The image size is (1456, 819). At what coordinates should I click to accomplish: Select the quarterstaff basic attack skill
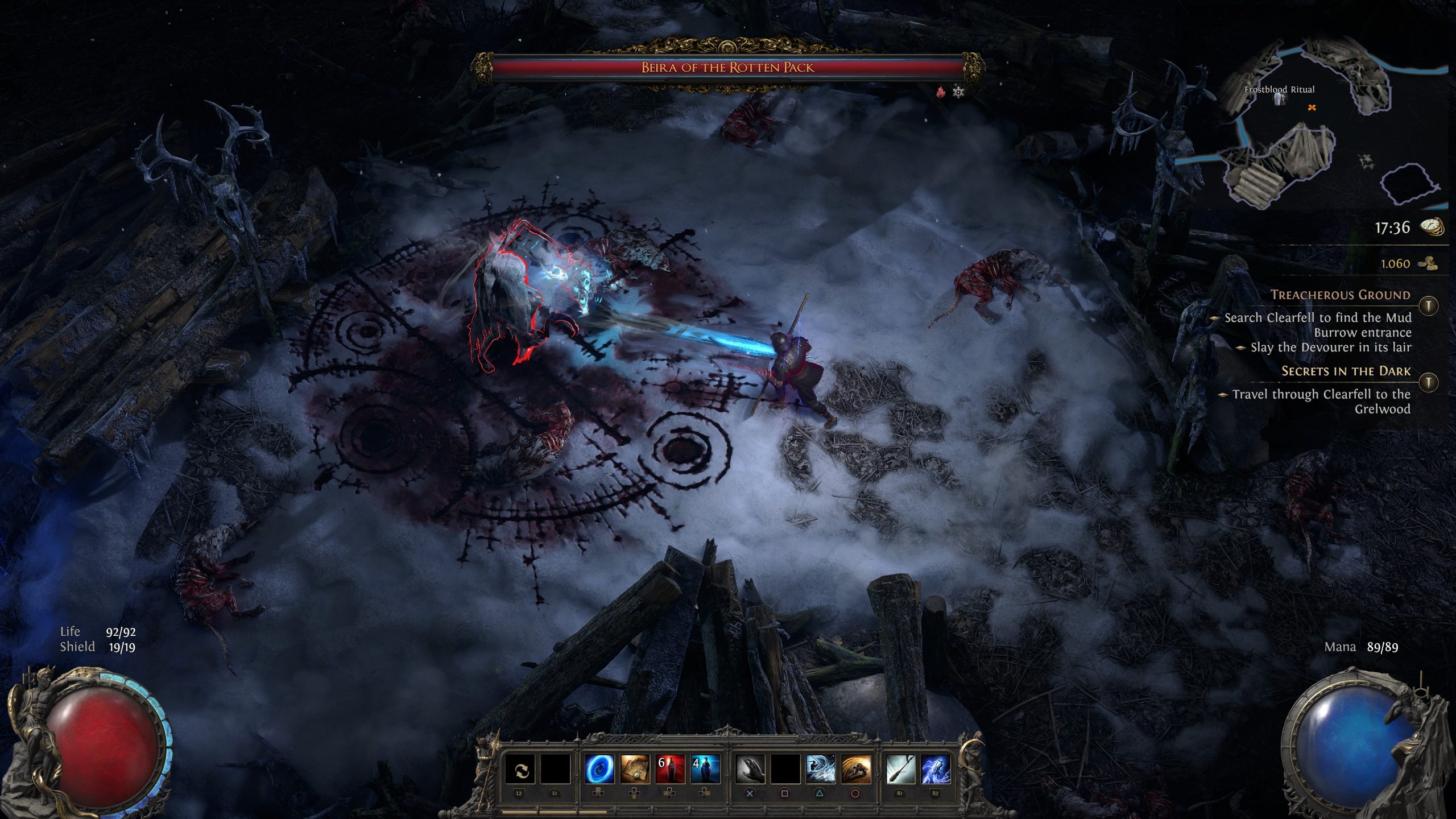(x=900, y=770)
